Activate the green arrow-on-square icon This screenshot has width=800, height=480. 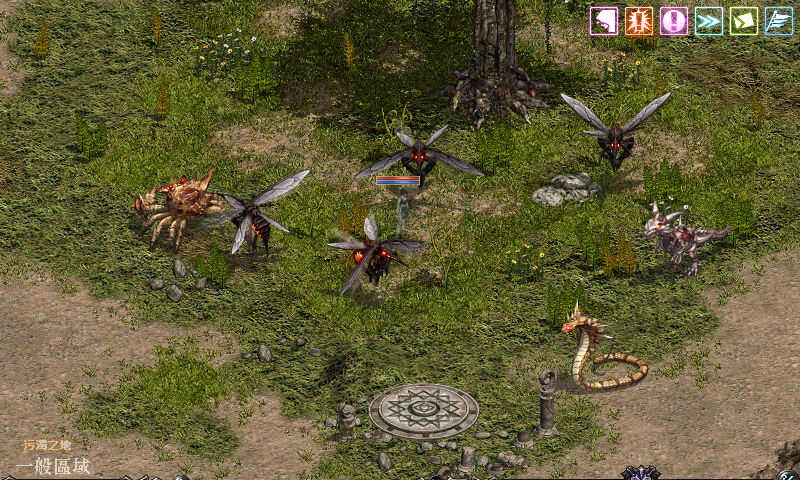pyautogui.click(x=744, y=21)
